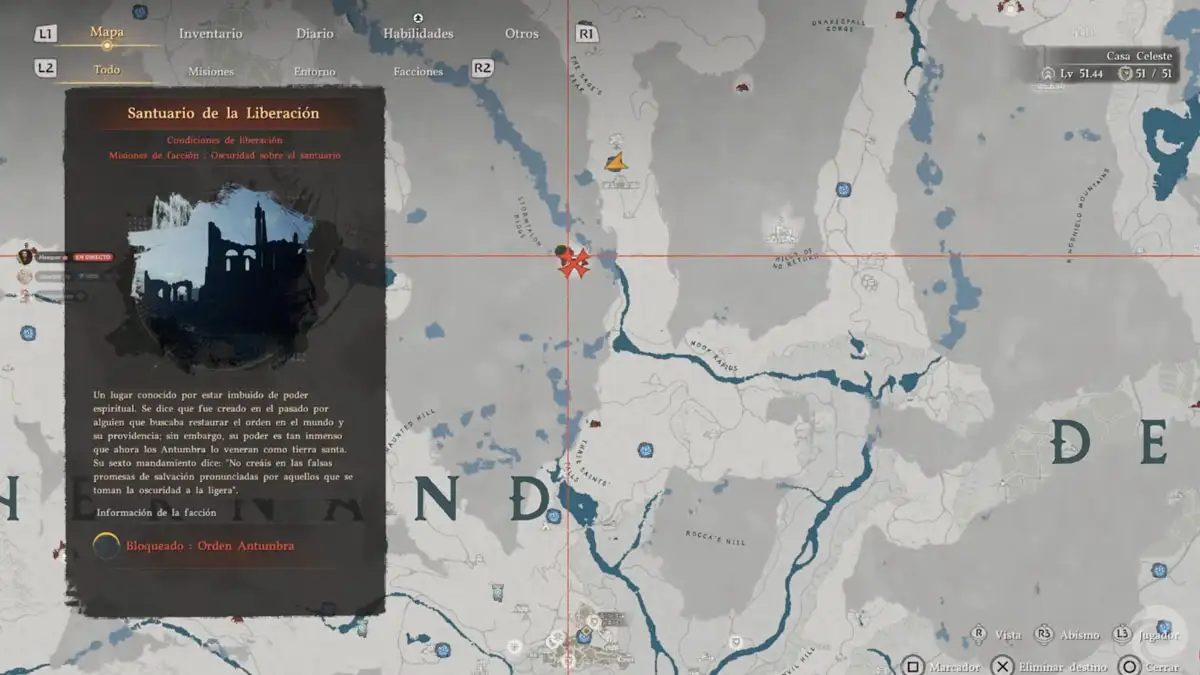Select the Todo map filter
This screenshot has width=1200, height=675.
(107, 70)
